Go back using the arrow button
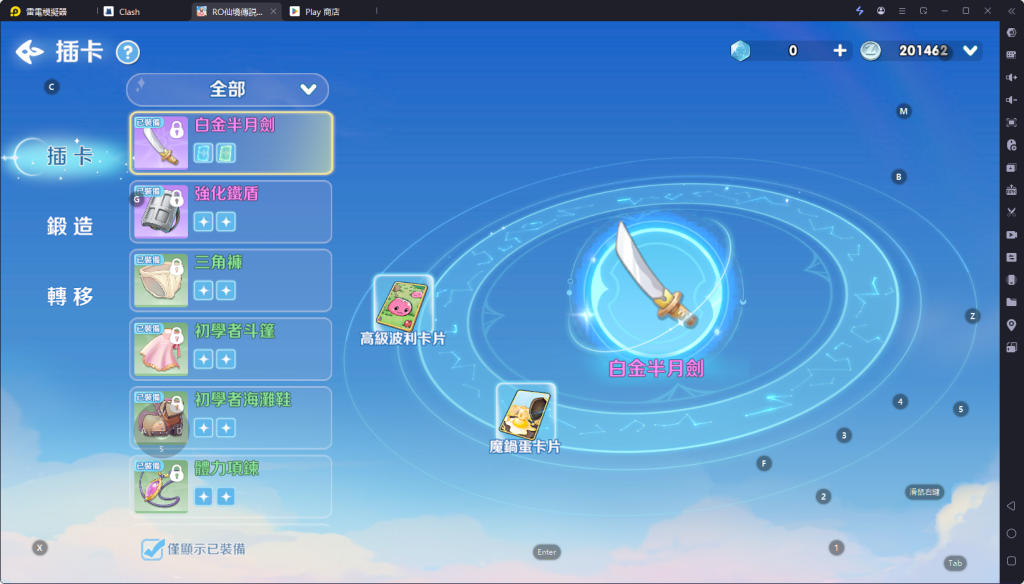 click(x=31, y=51)
